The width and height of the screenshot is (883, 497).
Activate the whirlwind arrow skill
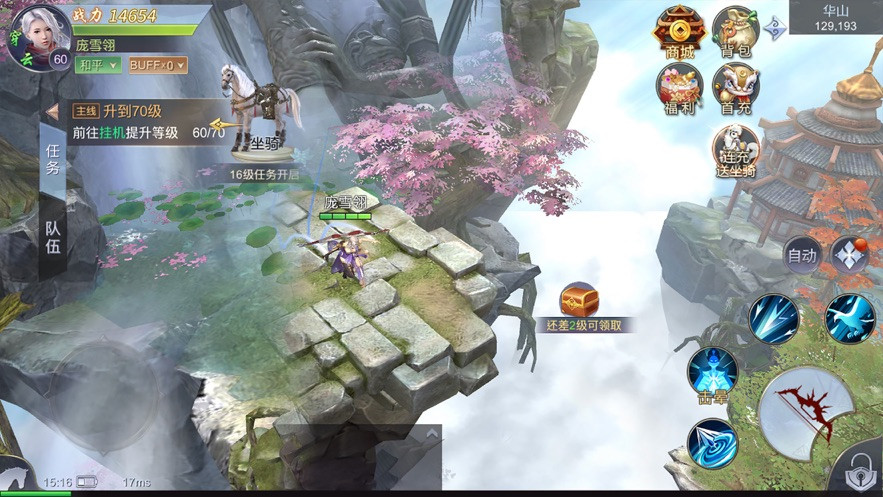tap(712, 444)
